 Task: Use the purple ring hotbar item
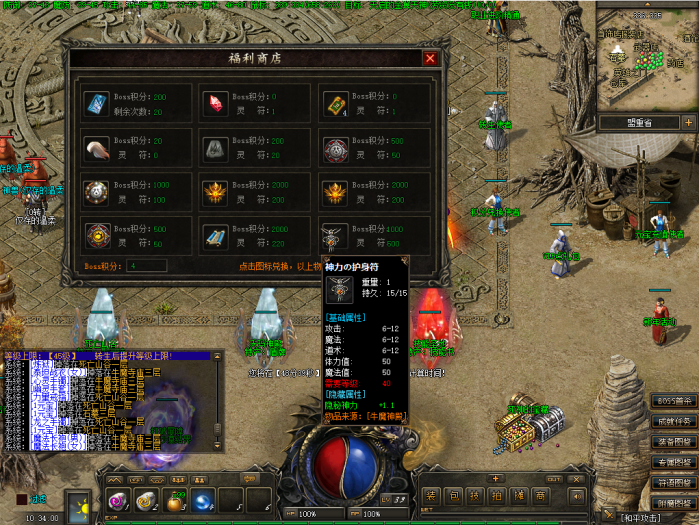117,500
